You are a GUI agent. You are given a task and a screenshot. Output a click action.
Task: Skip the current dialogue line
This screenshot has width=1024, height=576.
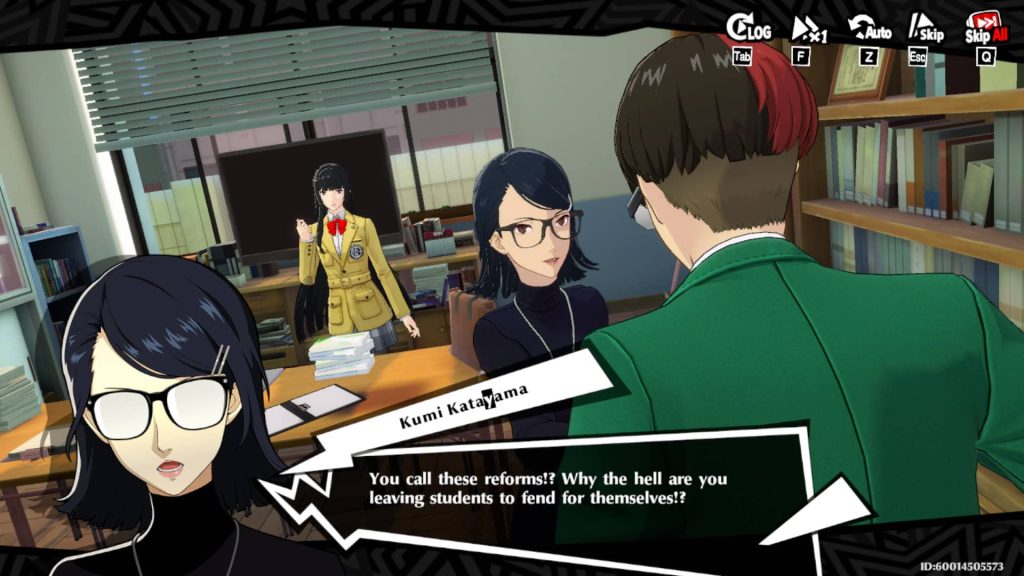[925, 29]
